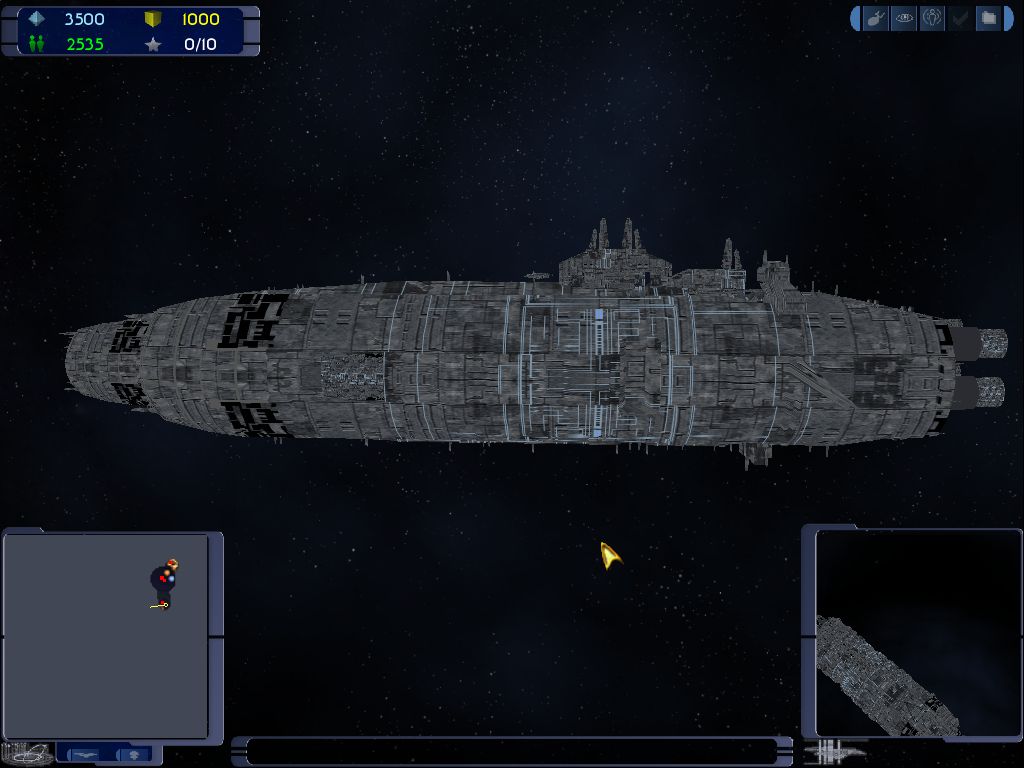Image resolution: width=1024 pixels, height=768 pixels.
Task: Open the folder menu icon
Action: (x=988, y=18)
